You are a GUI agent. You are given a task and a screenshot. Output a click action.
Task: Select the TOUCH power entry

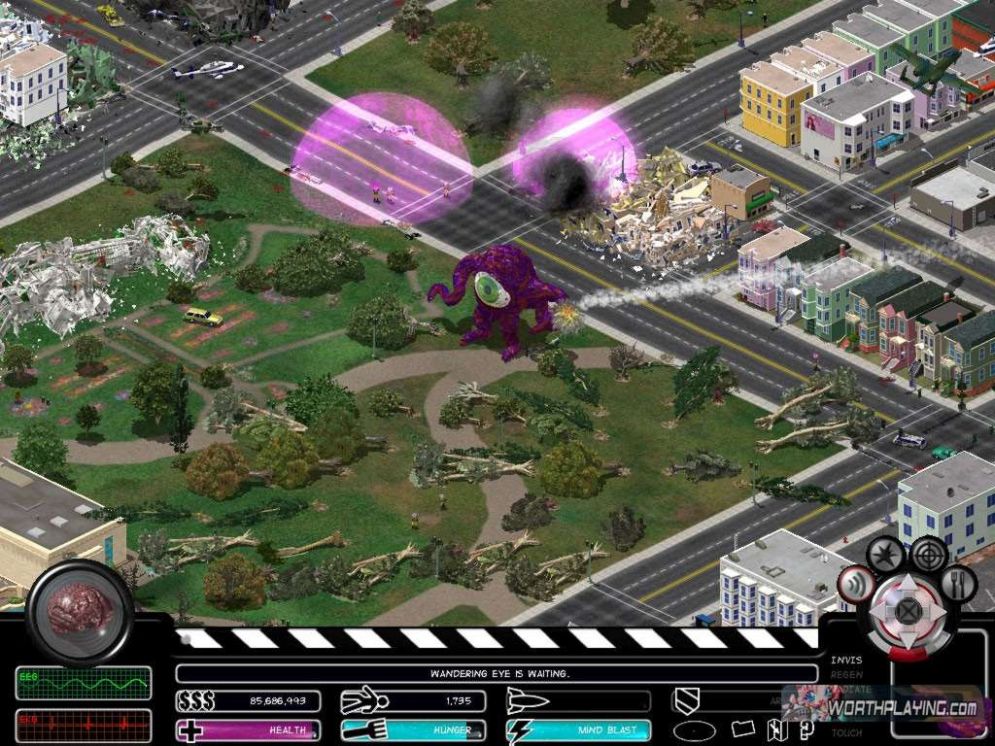coord(846,733)
